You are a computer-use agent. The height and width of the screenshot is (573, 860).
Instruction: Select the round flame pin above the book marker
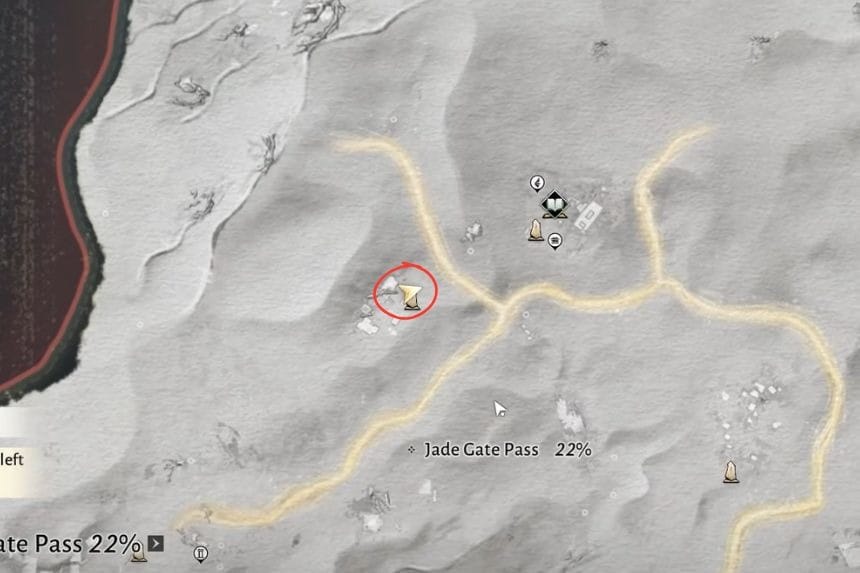coord(537,183)
